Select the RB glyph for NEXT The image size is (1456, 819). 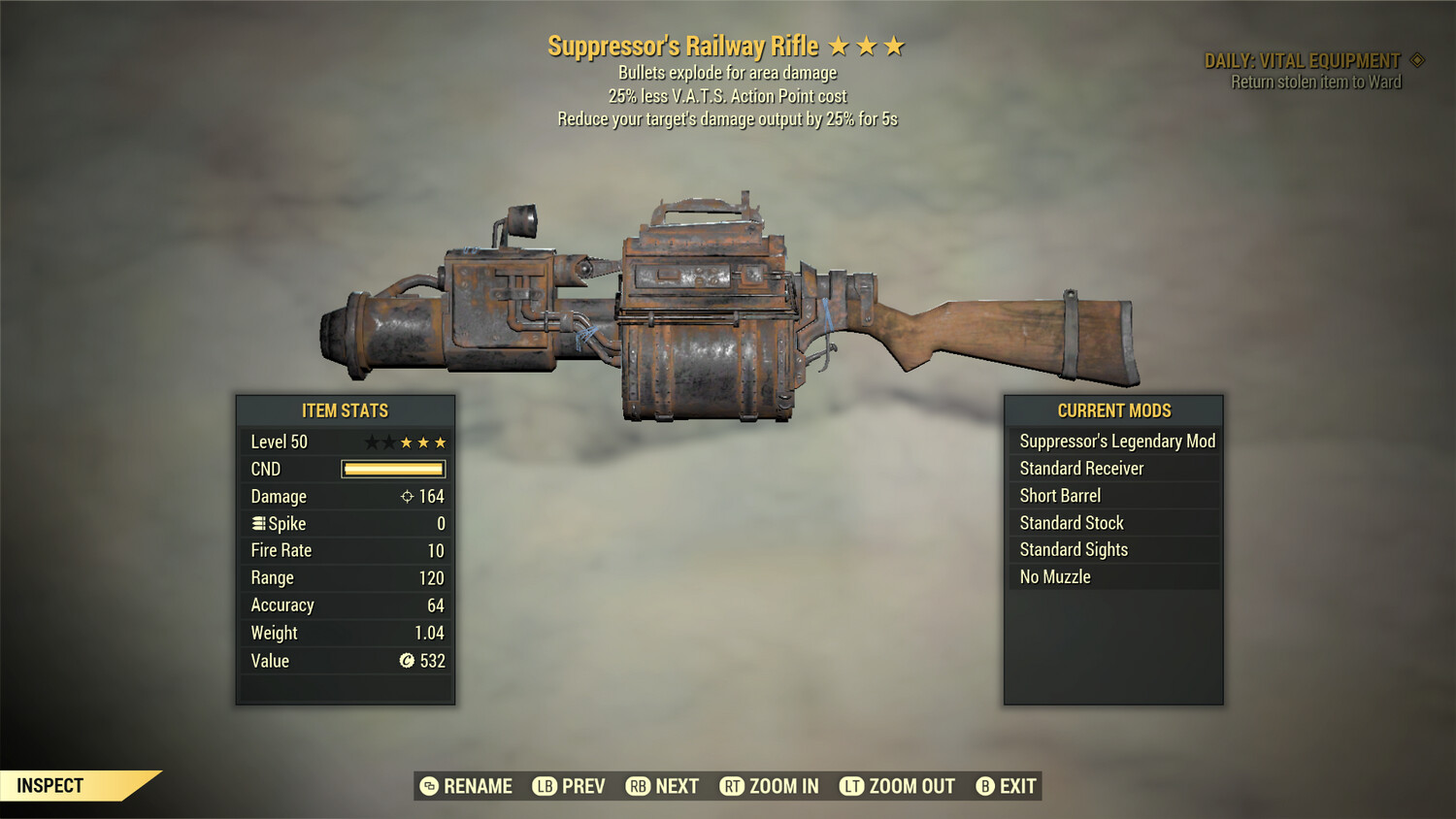click(x=639, y=786)
